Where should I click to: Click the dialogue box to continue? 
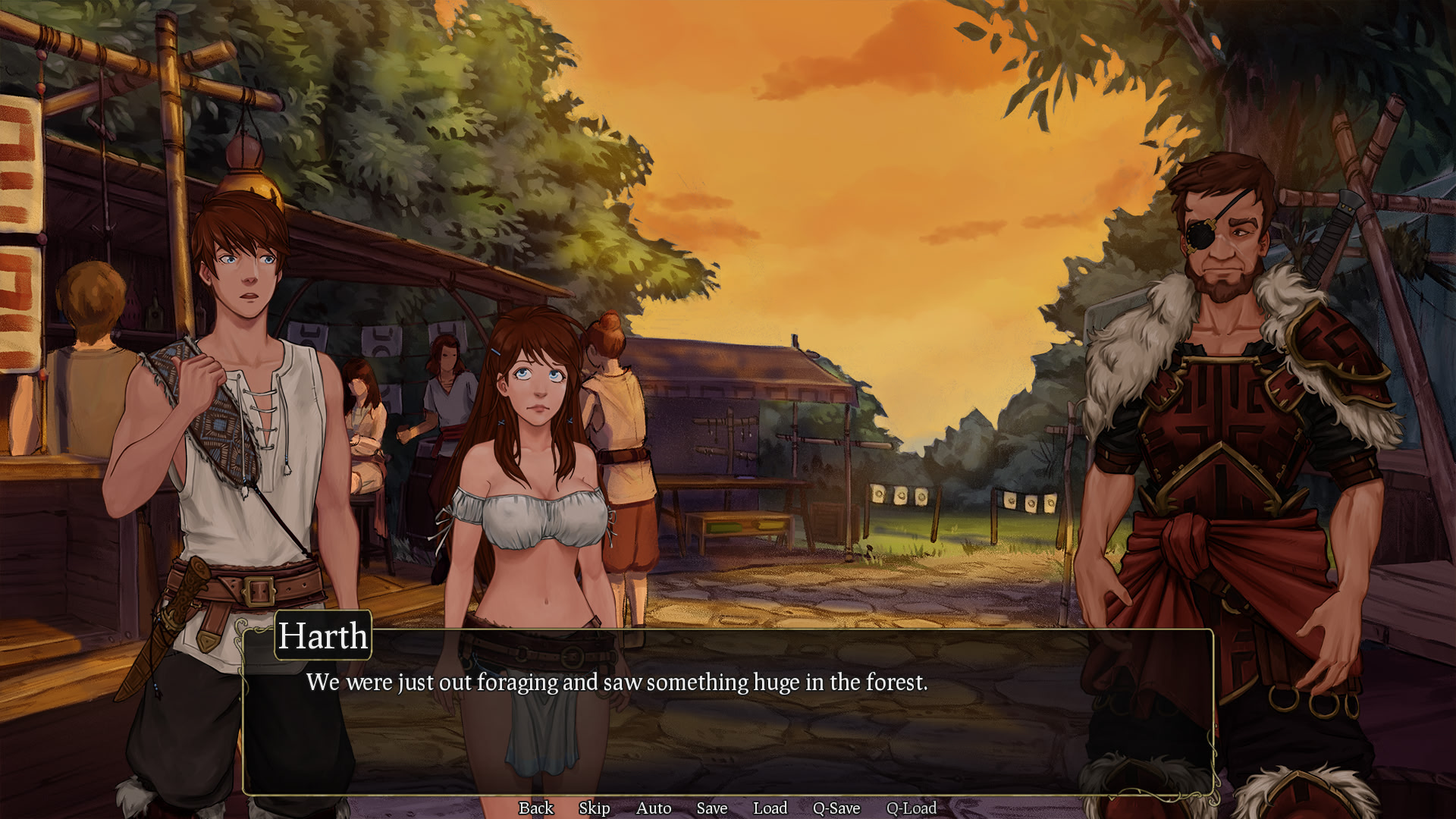tap(728, 728)
